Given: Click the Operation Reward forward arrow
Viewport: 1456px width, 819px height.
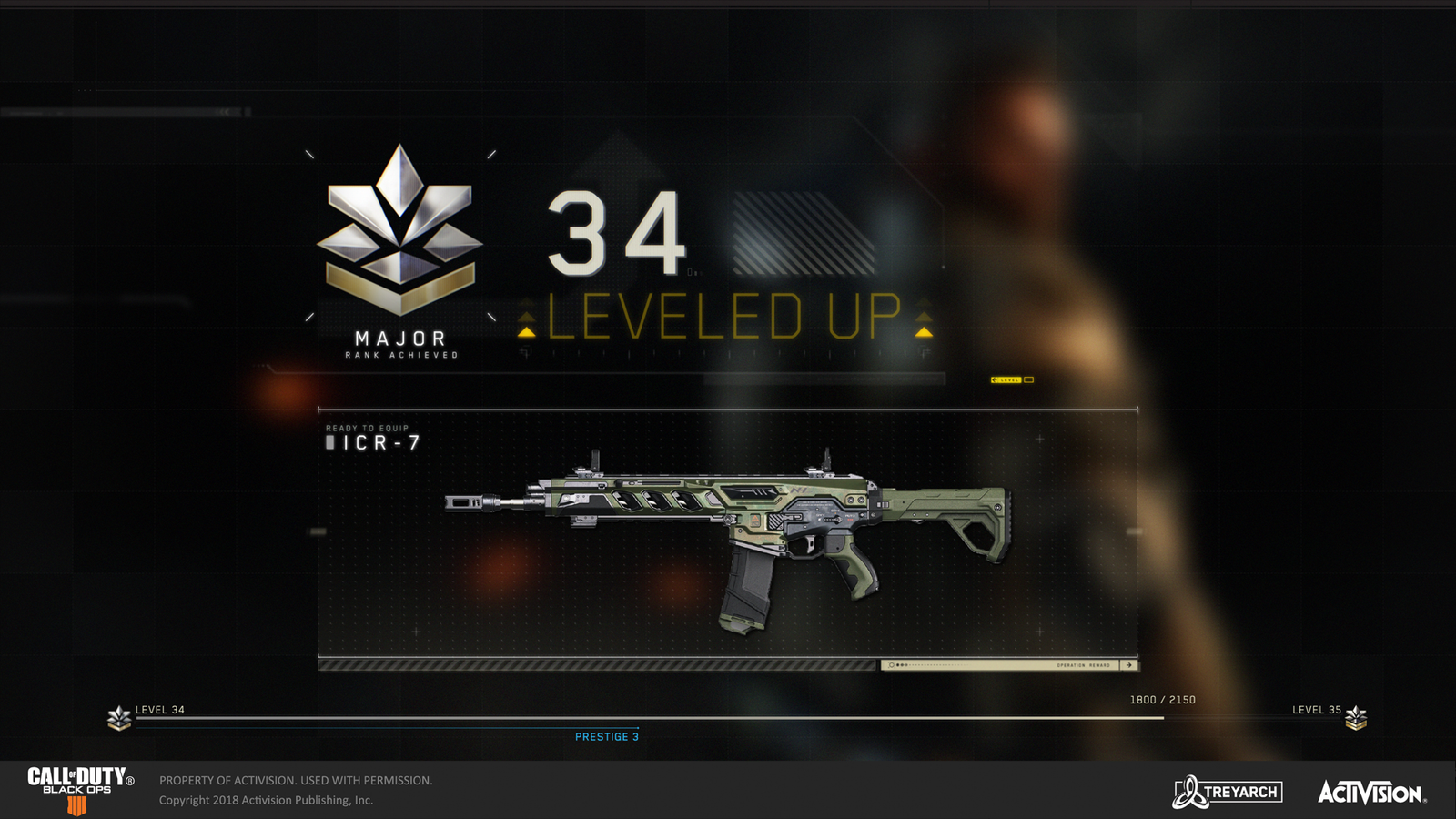Looking at the screenshot, I should tap(1129, 665).
